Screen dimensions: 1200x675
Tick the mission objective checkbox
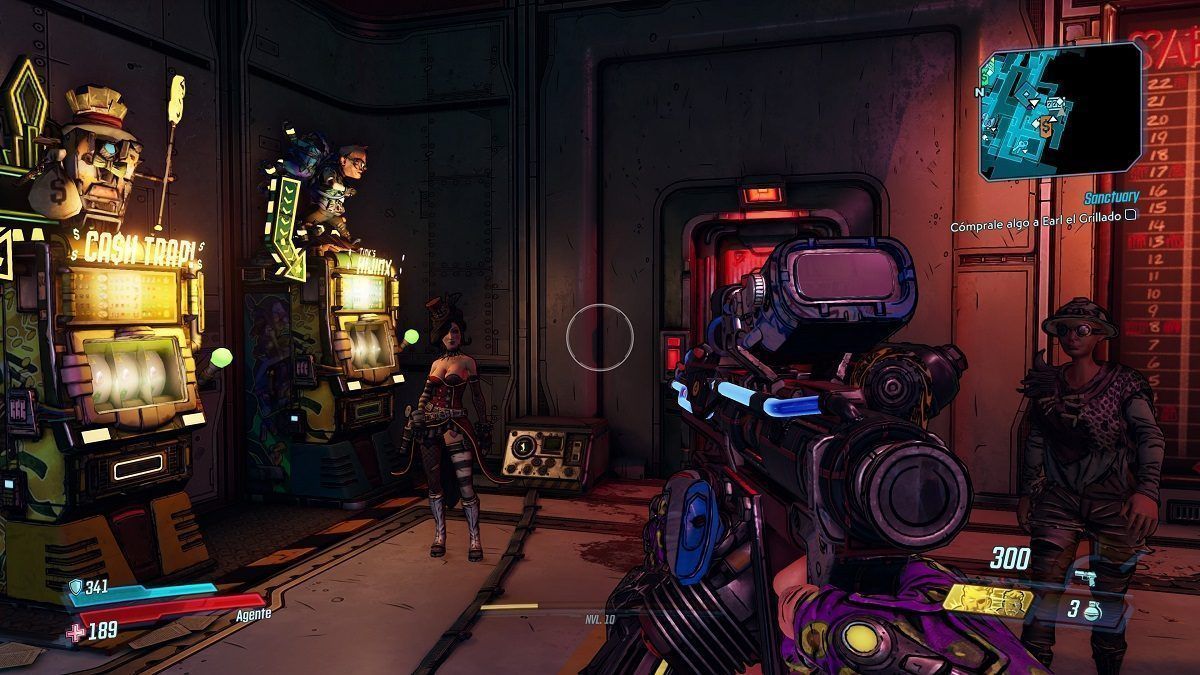[x=1130, y=214]
